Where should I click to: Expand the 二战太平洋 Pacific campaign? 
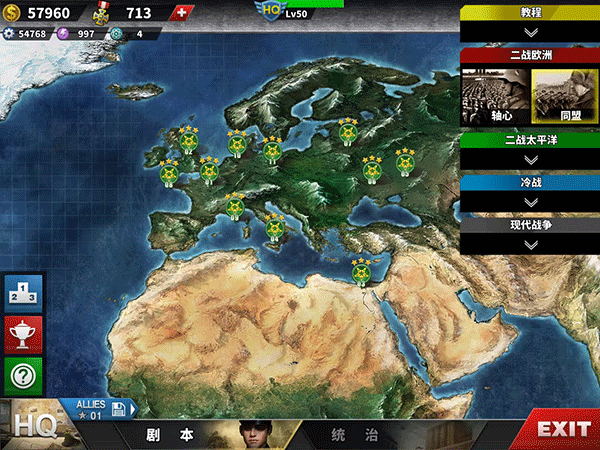tap(530, 150)
